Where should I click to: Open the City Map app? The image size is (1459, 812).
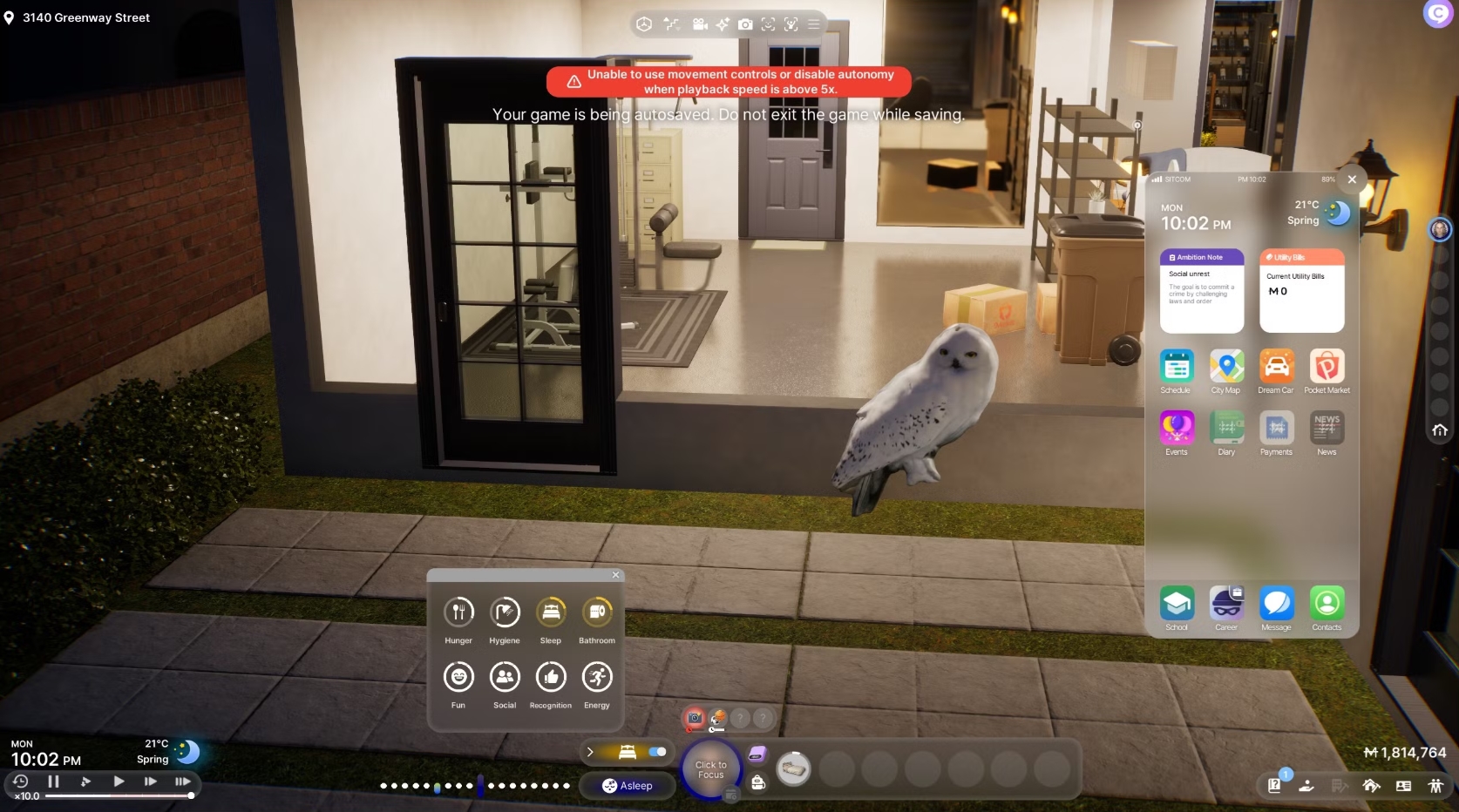point(1226,366)
